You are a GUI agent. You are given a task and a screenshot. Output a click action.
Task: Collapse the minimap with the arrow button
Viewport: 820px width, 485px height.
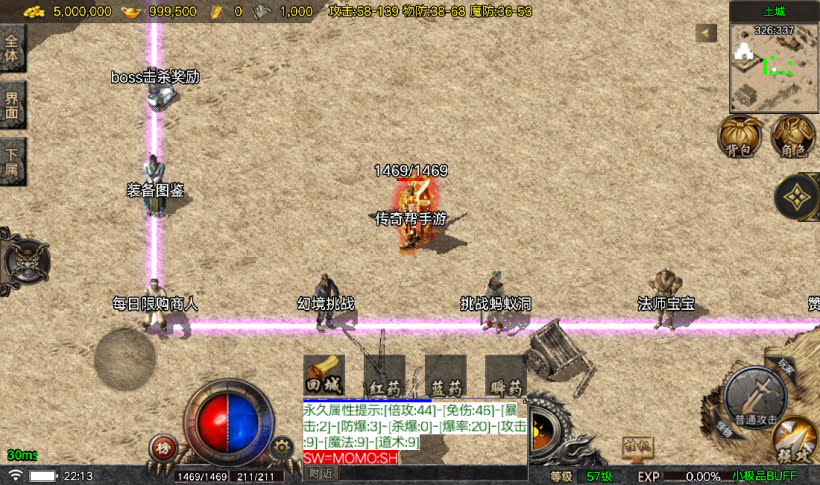tap(707, 33)
